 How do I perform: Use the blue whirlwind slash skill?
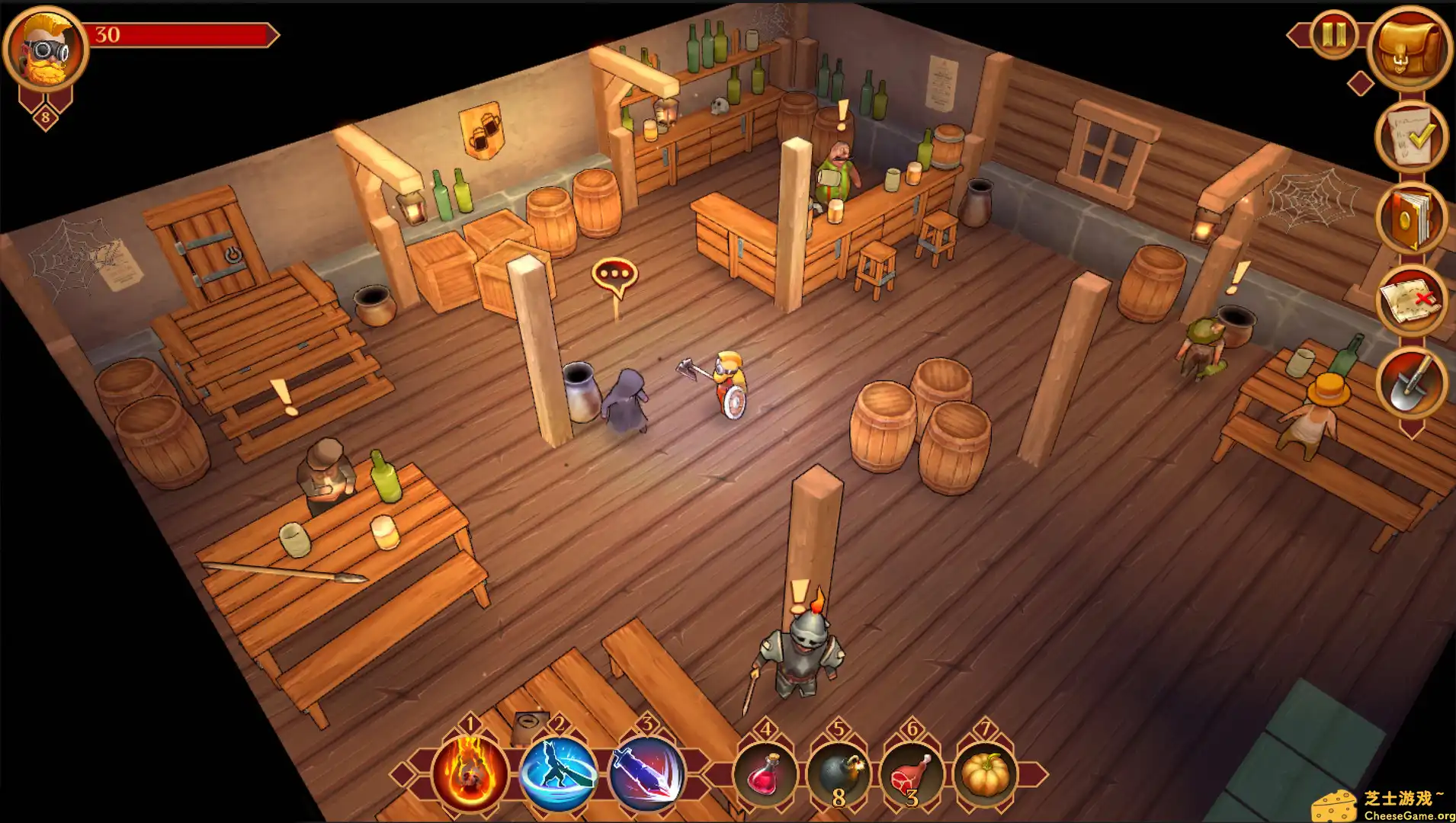[559, 773]
